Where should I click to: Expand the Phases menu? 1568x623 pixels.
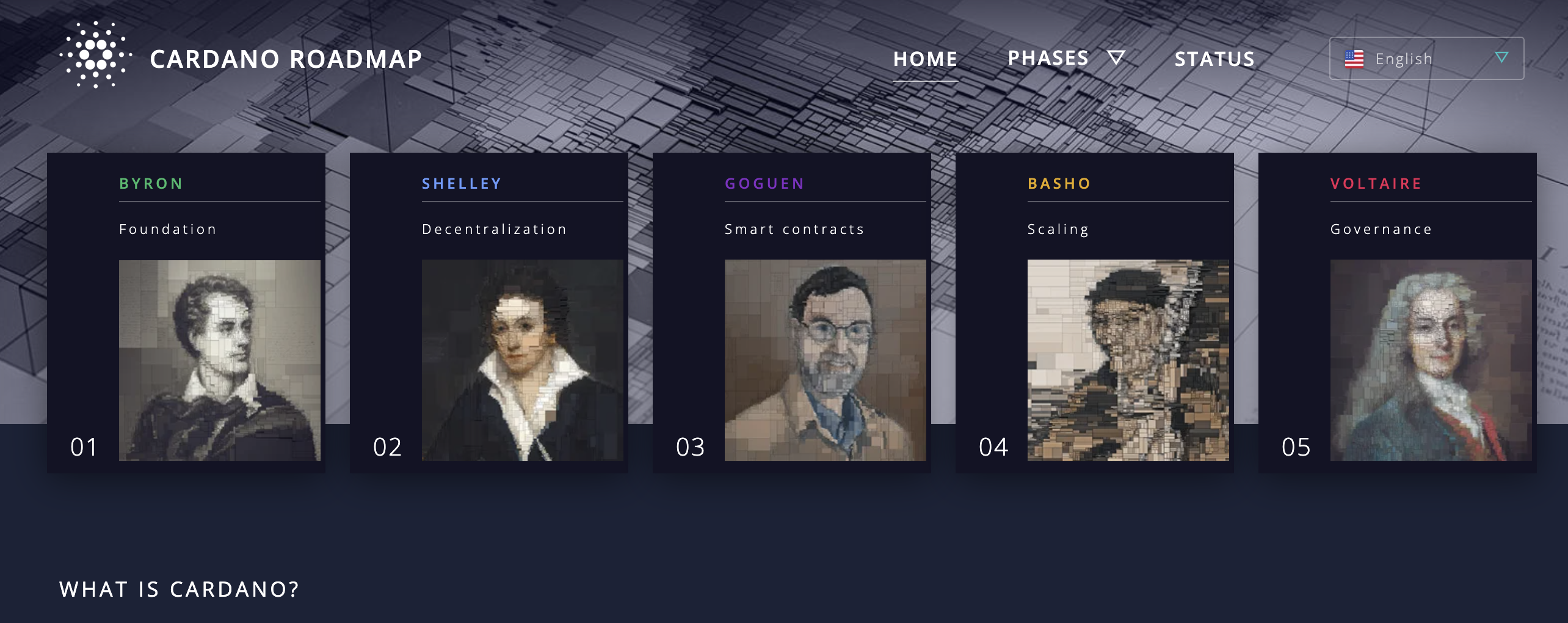pos(1065,58)
